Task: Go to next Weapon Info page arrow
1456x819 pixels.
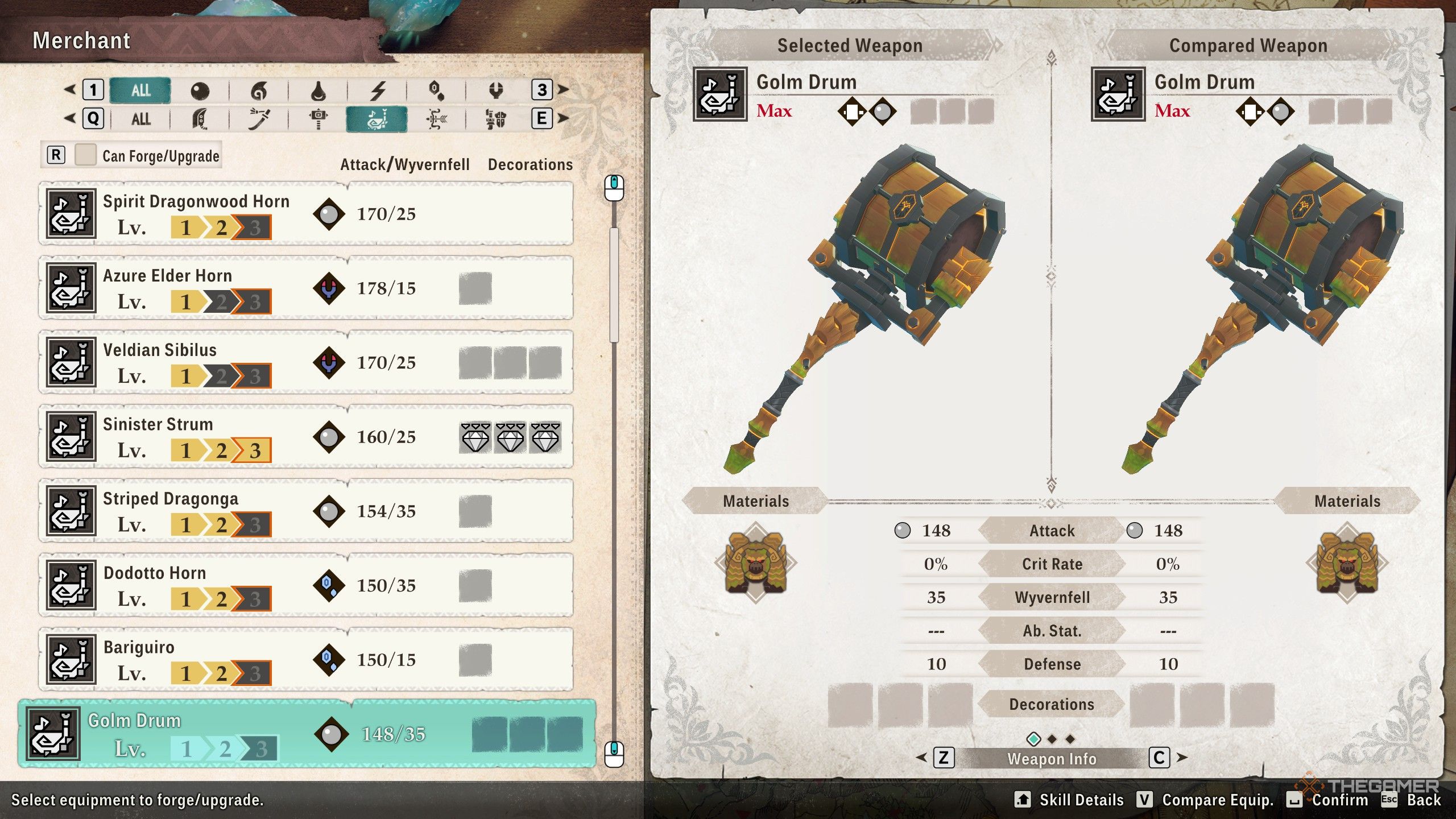Action: click(1182, 758)
